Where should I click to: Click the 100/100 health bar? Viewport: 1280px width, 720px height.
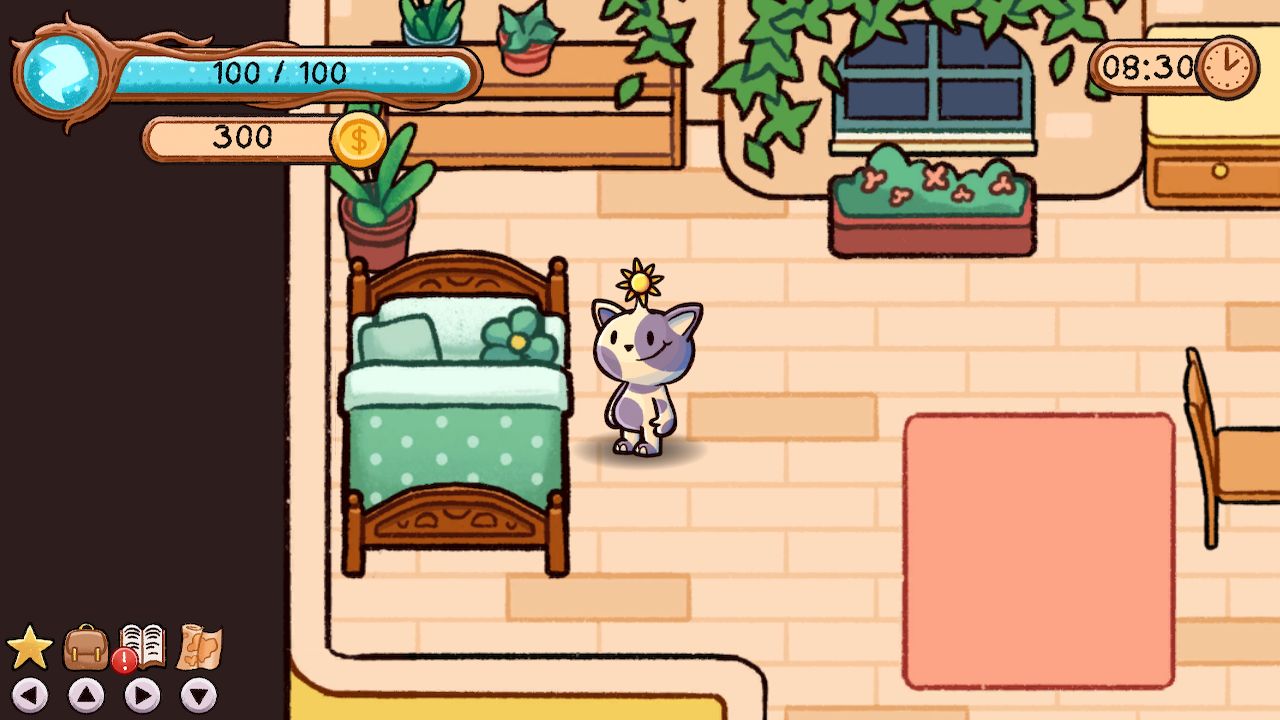pyautogui.click(x=280, y=73)
